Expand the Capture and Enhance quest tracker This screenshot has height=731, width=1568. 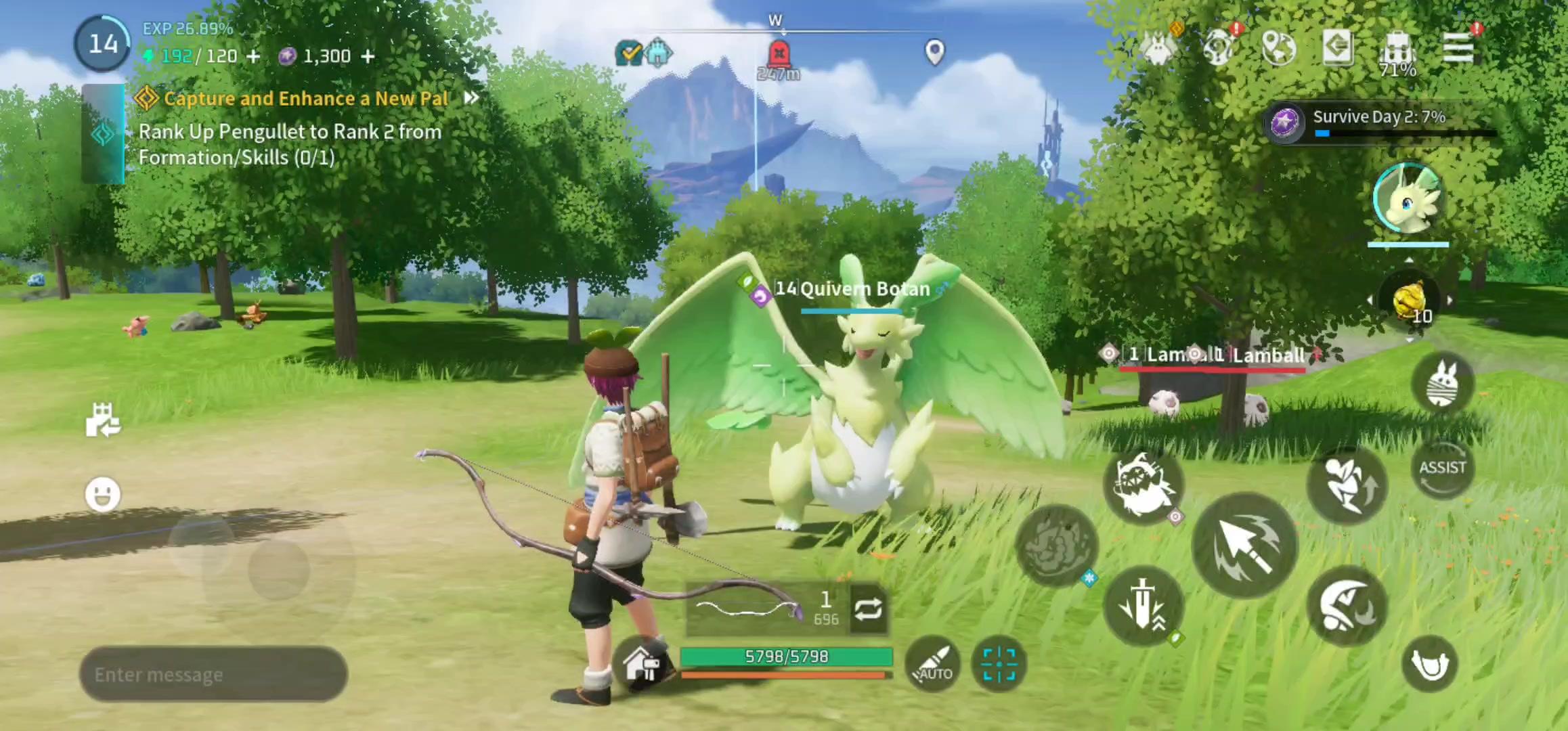pyautogui.click(x=471, y=98)
